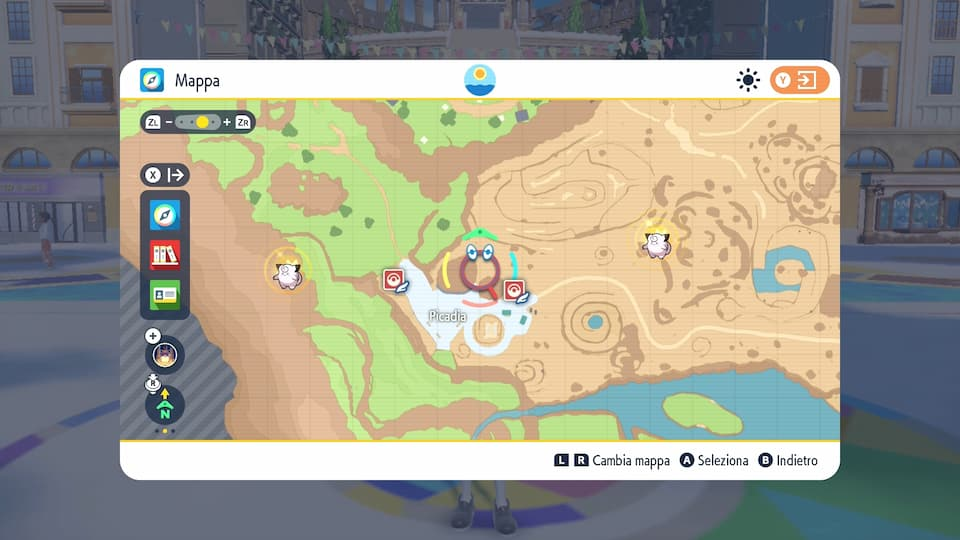This screenshot has width=960, height=540.
Task: Open the green profile card app
Action: click(x=165, y=294)
